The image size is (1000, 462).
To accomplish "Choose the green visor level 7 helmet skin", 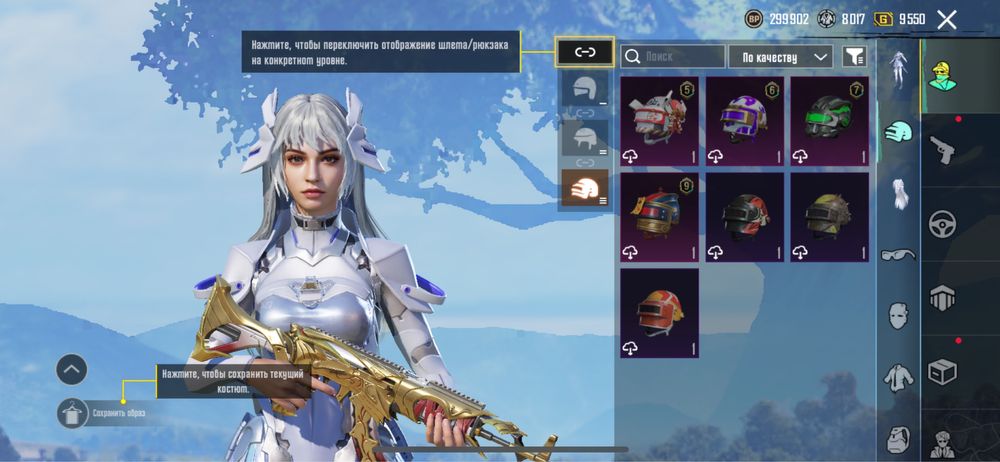I will click(x=829, y=121).
